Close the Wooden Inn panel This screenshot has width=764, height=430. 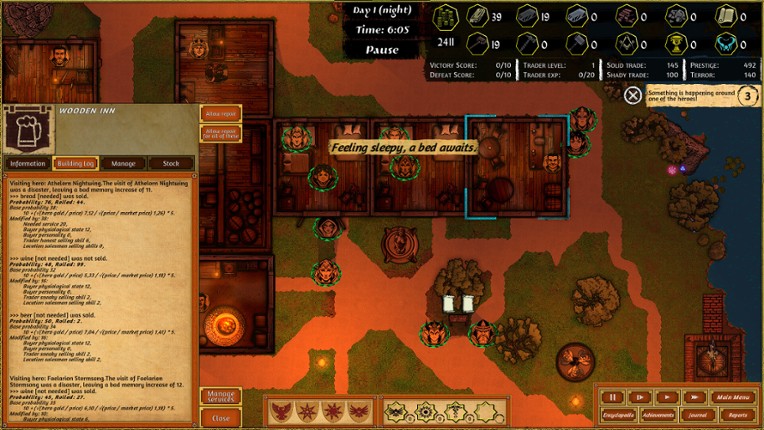[221, 418]
